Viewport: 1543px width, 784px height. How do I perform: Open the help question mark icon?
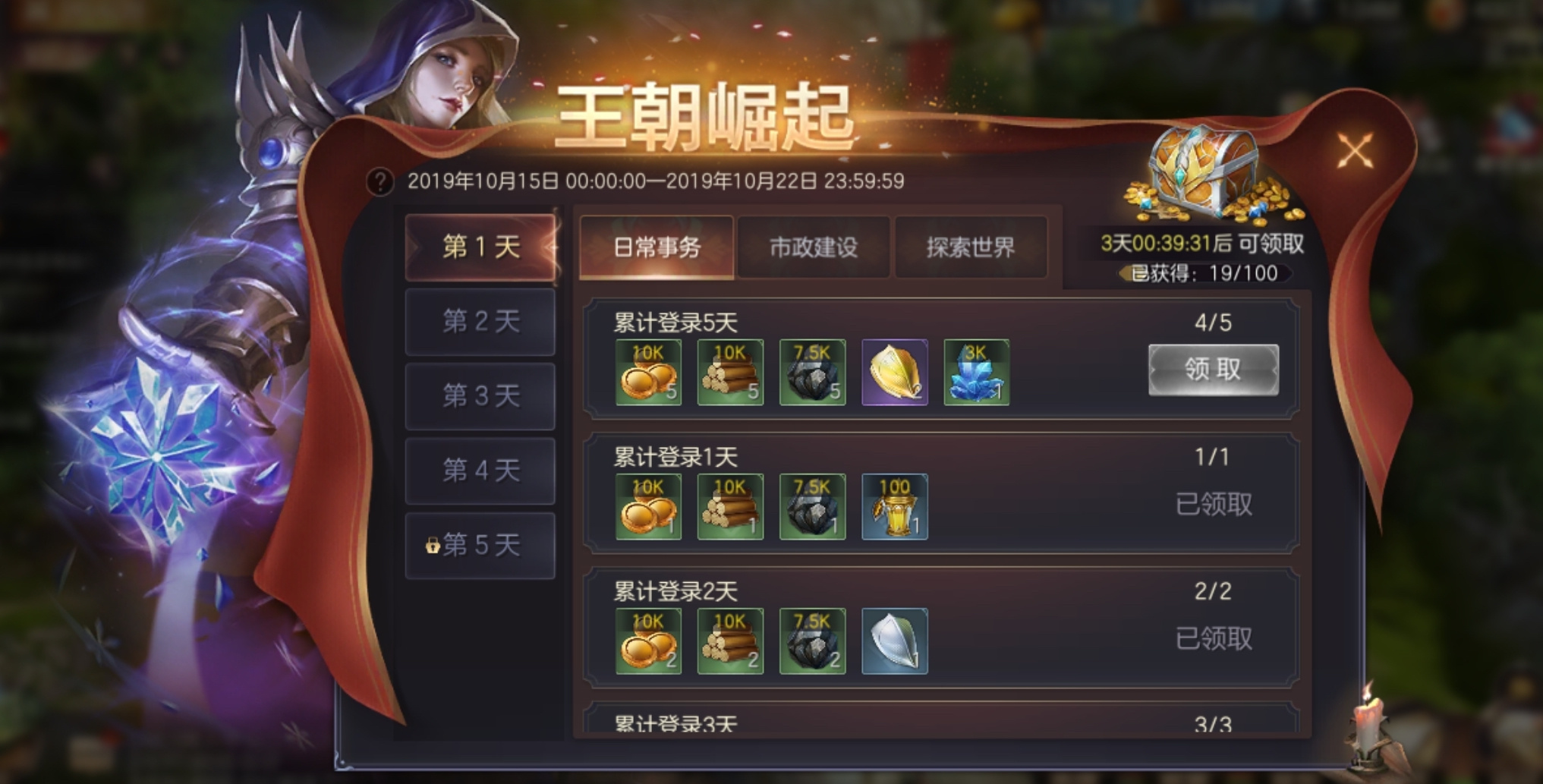point(382,181)
